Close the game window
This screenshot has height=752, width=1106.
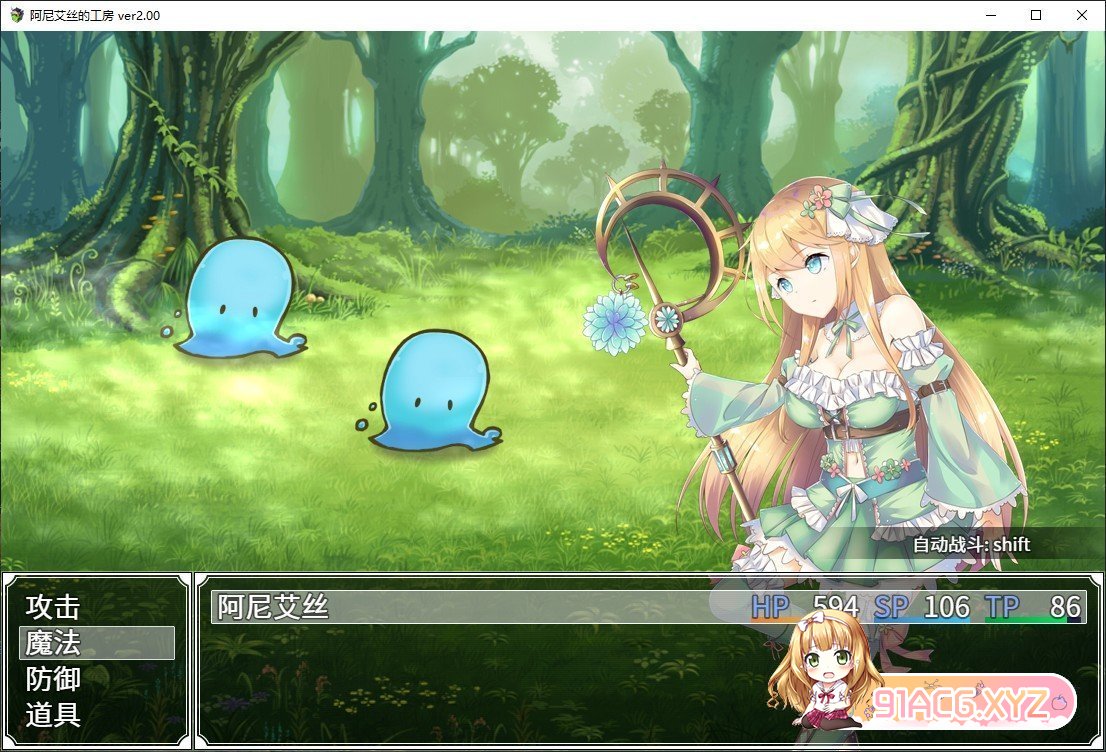click(1082, 15)
